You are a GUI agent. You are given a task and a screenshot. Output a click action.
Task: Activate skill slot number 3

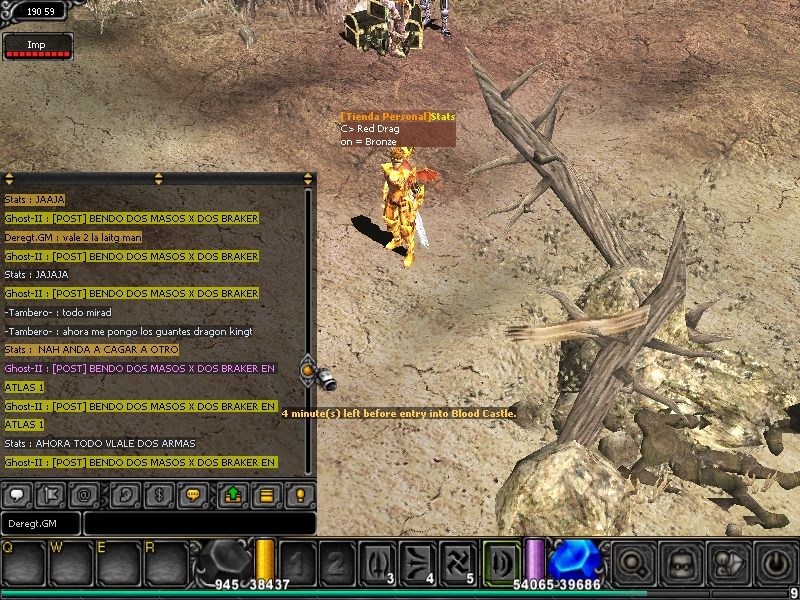coord(378,563)
